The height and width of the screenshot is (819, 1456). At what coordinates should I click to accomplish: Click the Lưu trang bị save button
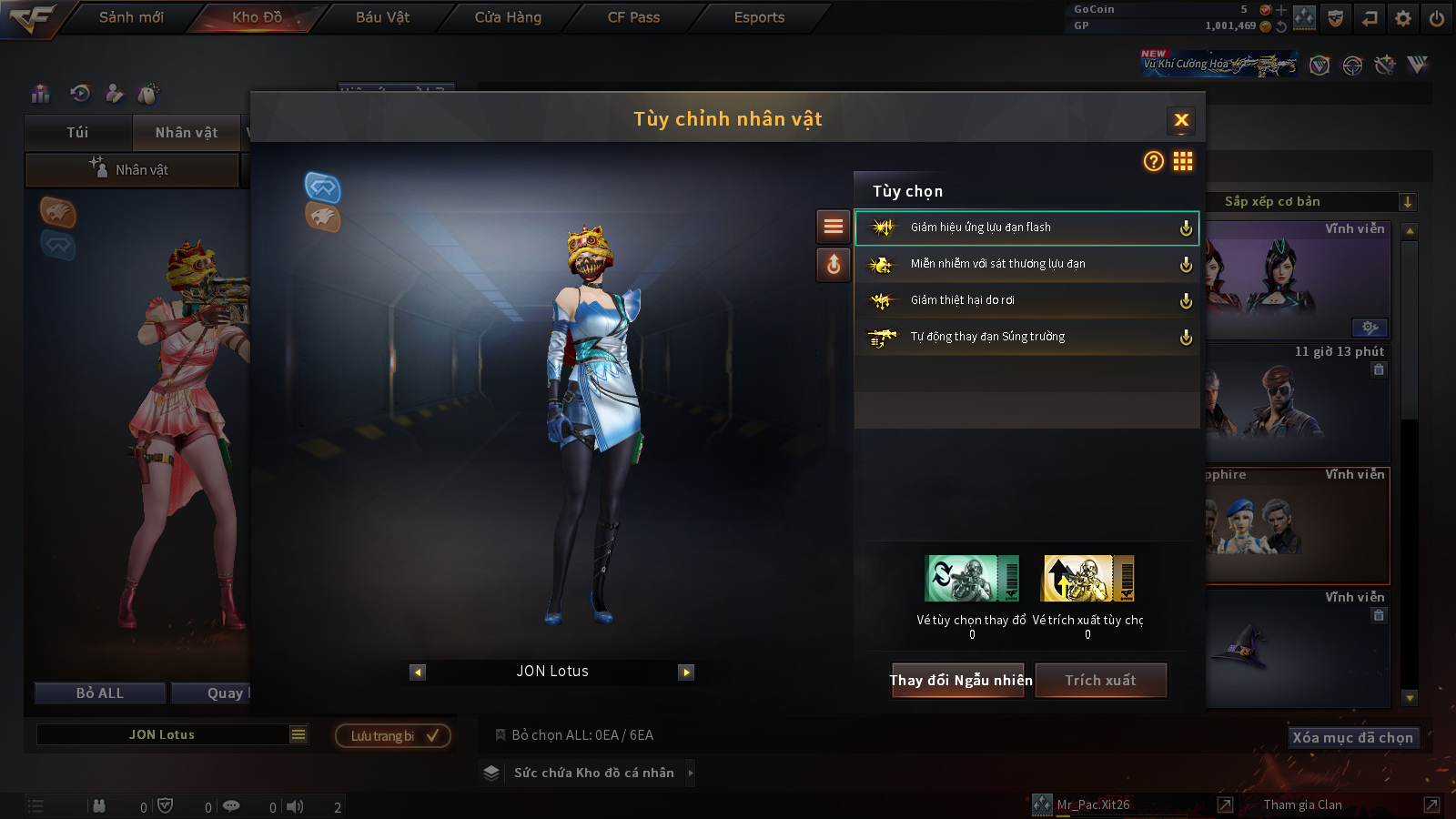pos(393,735)
